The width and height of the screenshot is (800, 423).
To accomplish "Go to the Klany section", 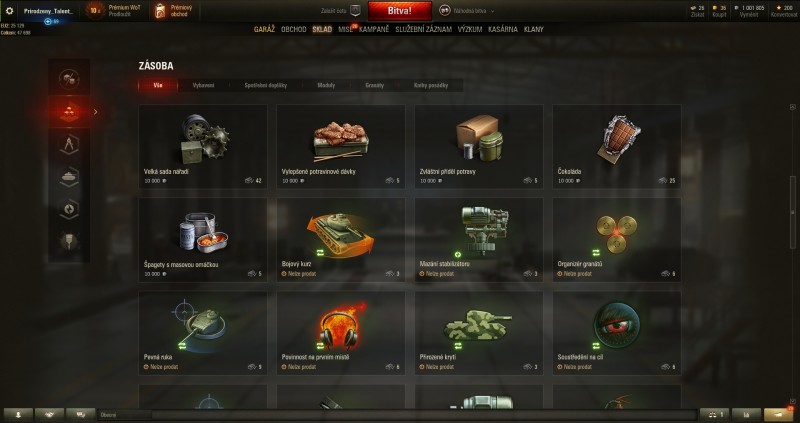I will 534,30.
